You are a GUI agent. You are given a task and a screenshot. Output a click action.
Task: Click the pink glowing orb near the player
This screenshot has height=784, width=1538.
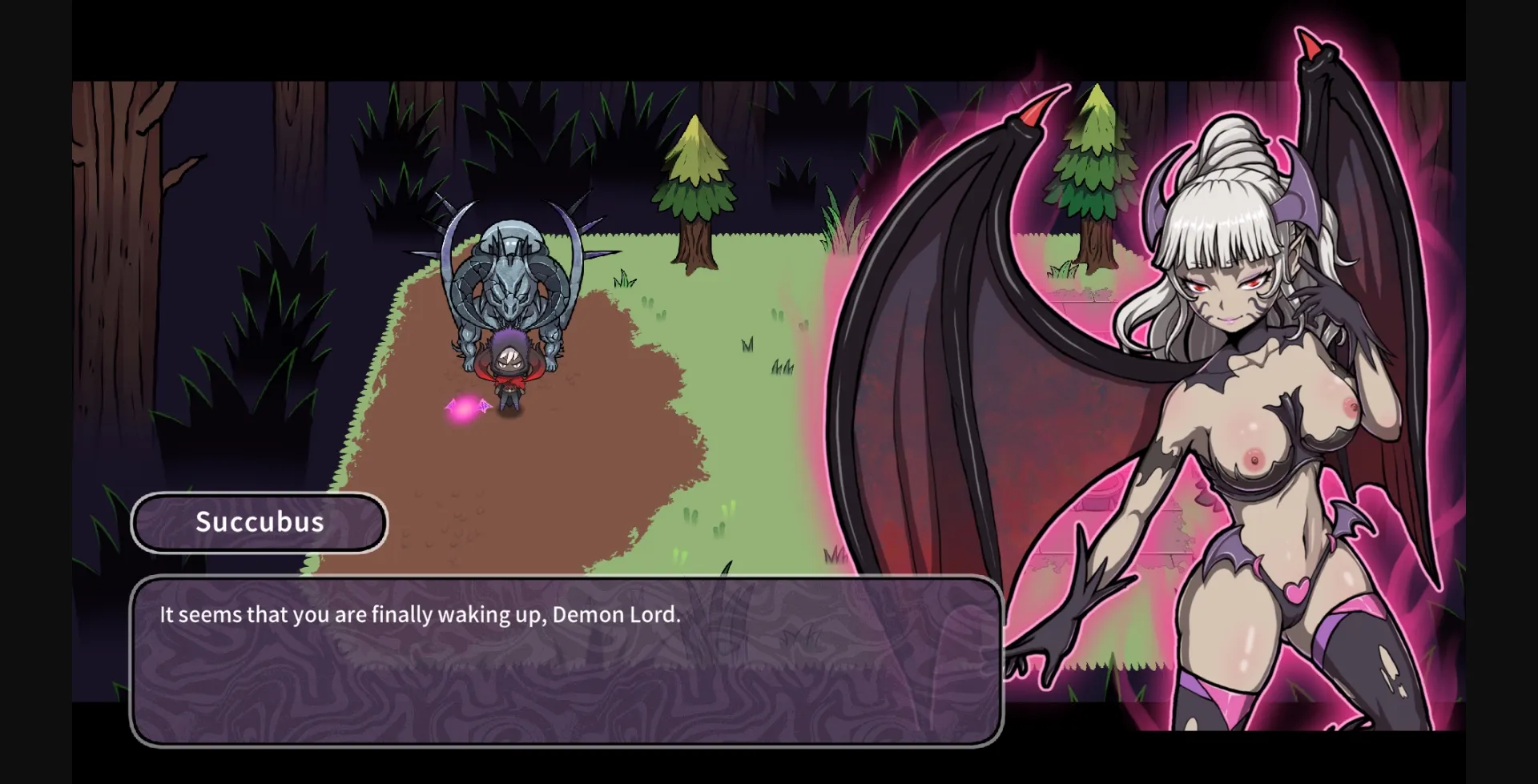pos(465,408)
